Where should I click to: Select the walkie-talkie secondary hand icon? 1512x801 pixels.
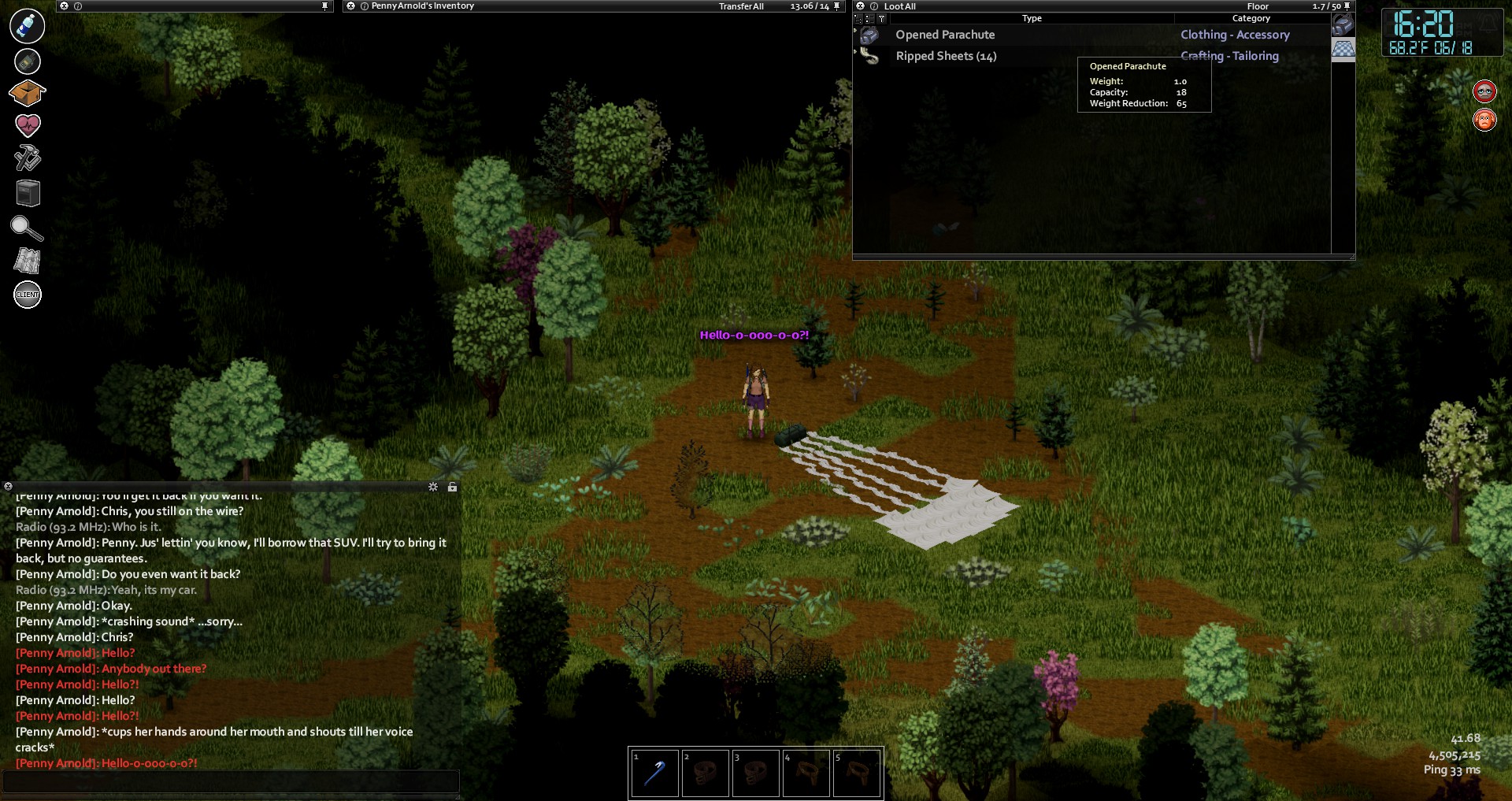(28, 61)
